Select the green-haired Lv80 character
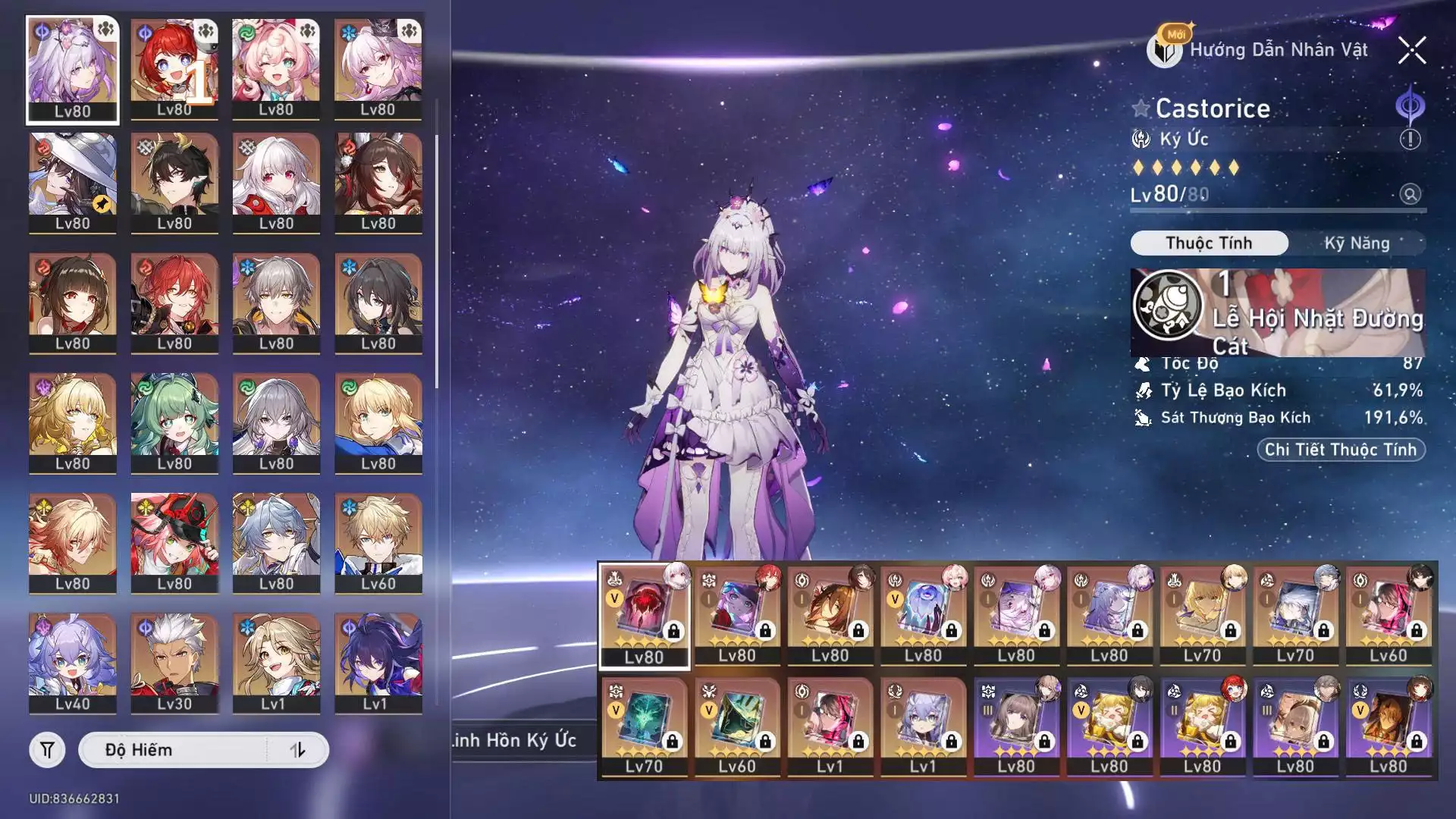The image size is (1456, 819). click(x=174, y=422)
